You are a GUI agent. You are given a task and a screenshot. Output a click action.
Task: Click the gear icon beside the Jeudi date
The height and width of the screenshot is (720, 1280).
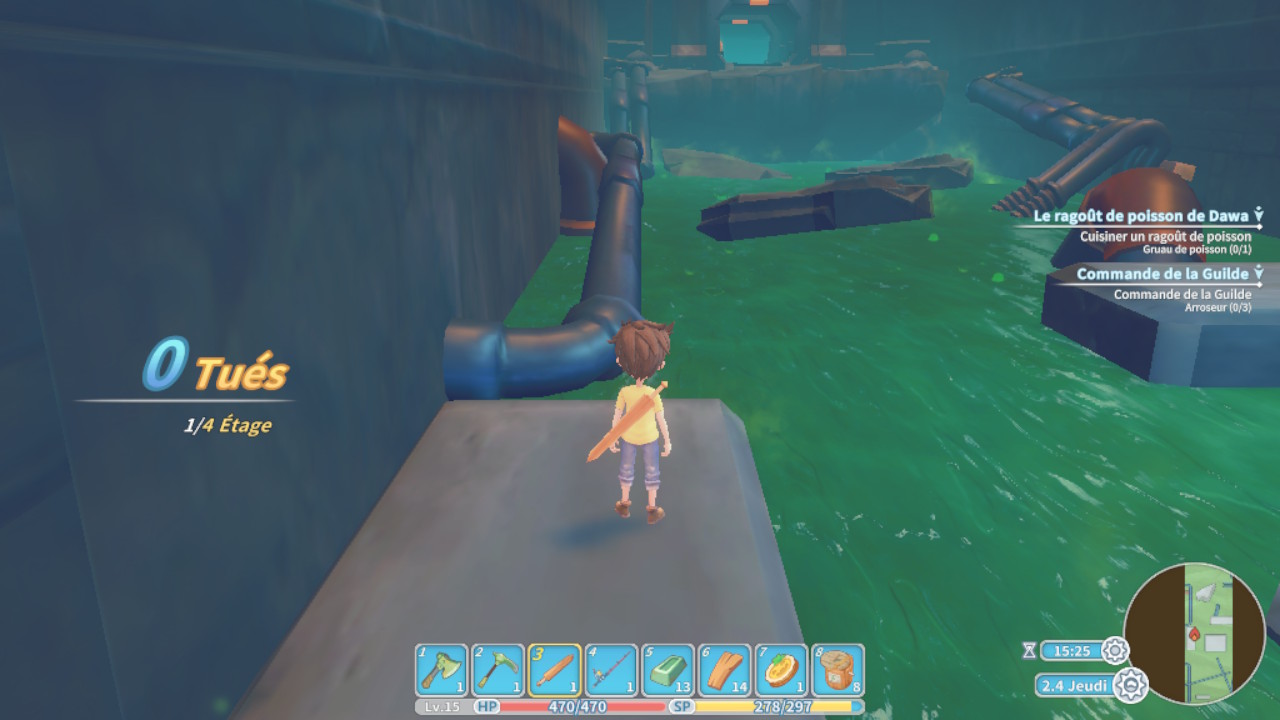pos(1131,686)
